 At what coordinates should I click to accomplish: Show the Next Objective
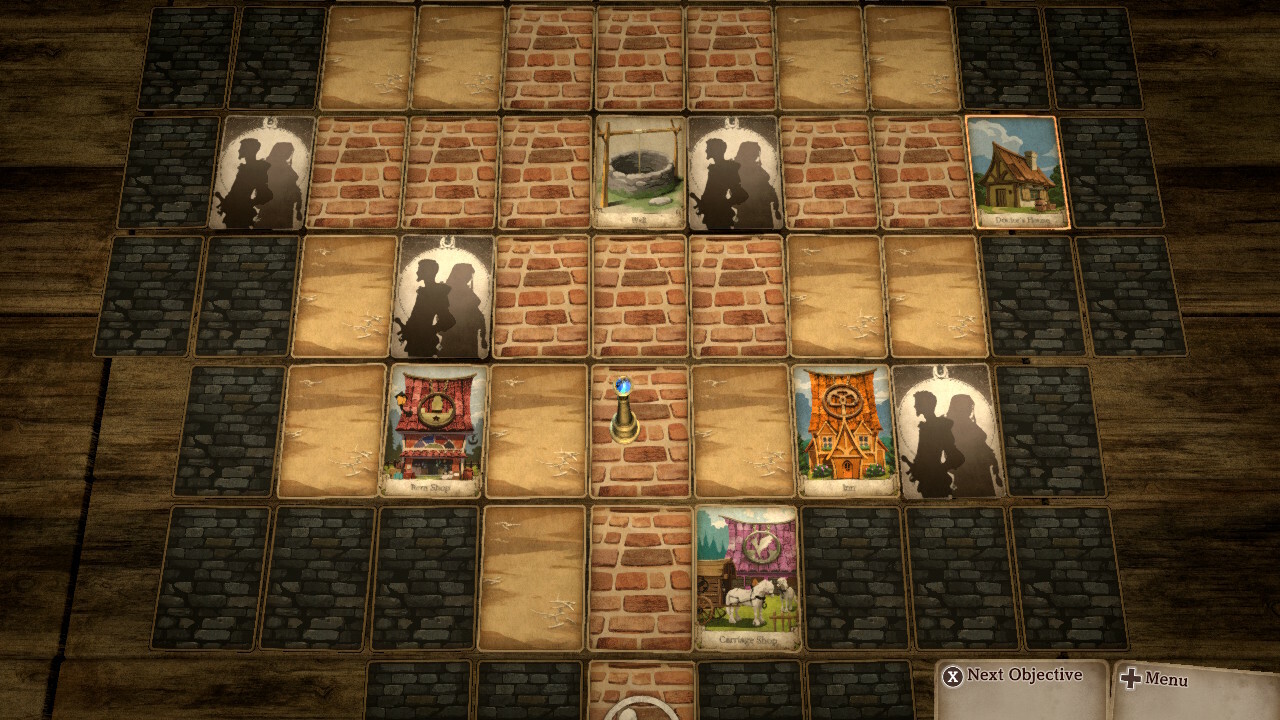1013,676
